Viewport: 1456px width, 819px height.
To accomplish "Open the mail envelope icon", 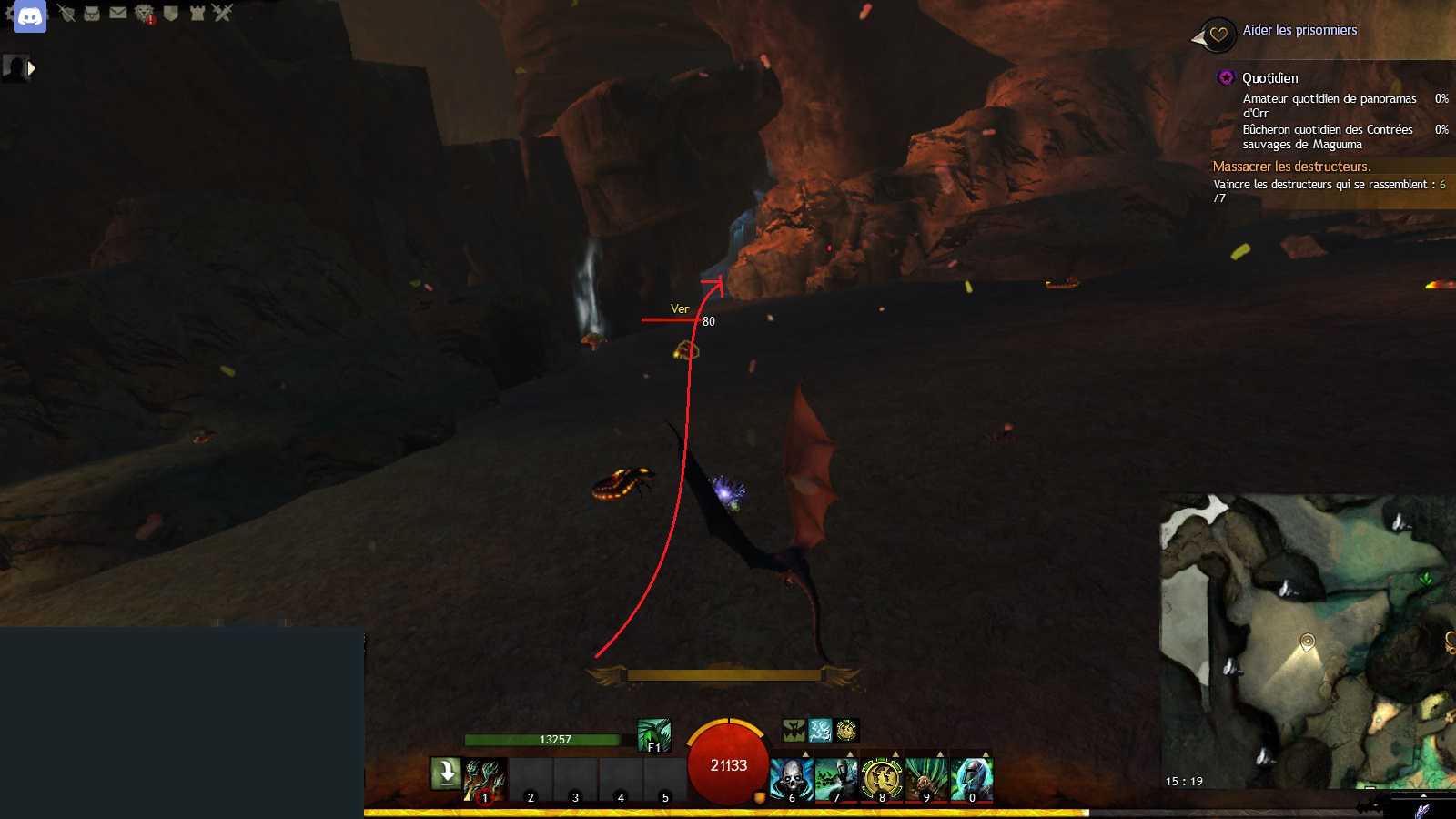I will coord(118,13).
